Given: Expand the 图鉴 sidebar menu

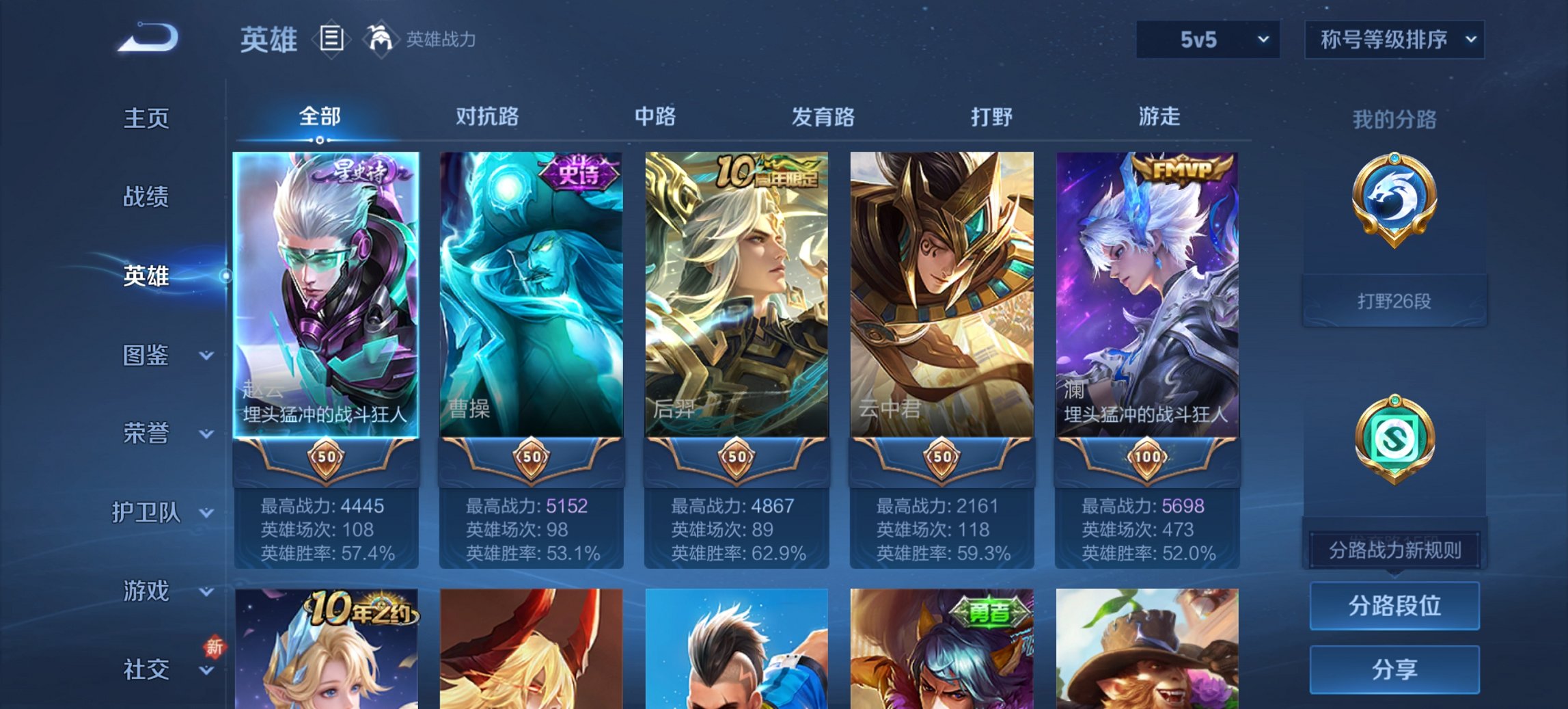Looking at the screenshot, I should (x=146, y=355).
